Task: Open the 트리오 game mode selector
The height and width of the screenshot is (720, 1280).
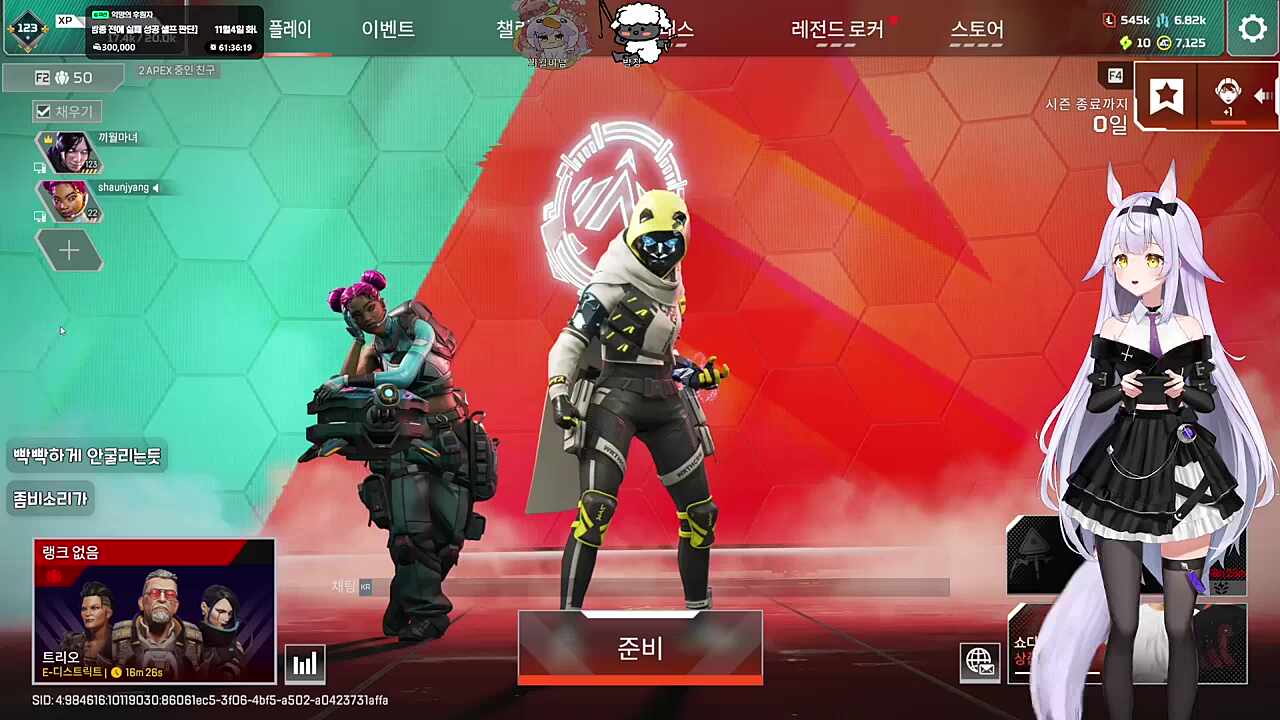Action: (153, 610)
